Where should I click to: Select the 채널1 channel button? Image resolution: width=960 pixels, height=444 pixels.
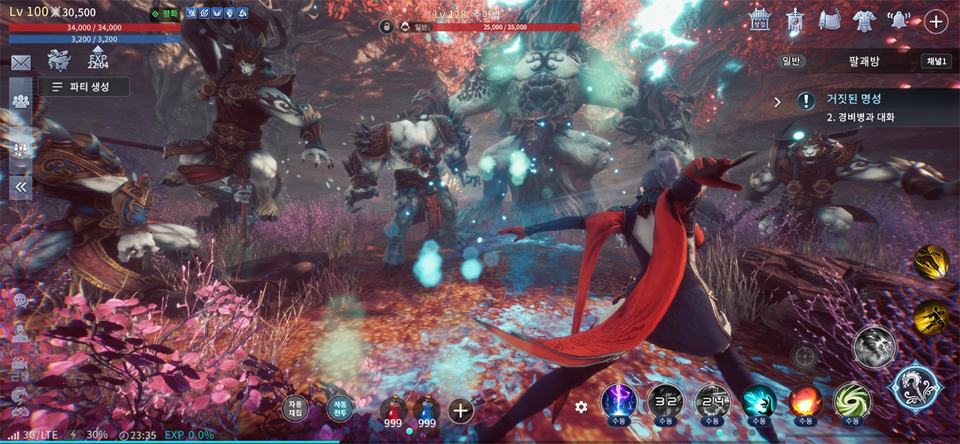936,61
